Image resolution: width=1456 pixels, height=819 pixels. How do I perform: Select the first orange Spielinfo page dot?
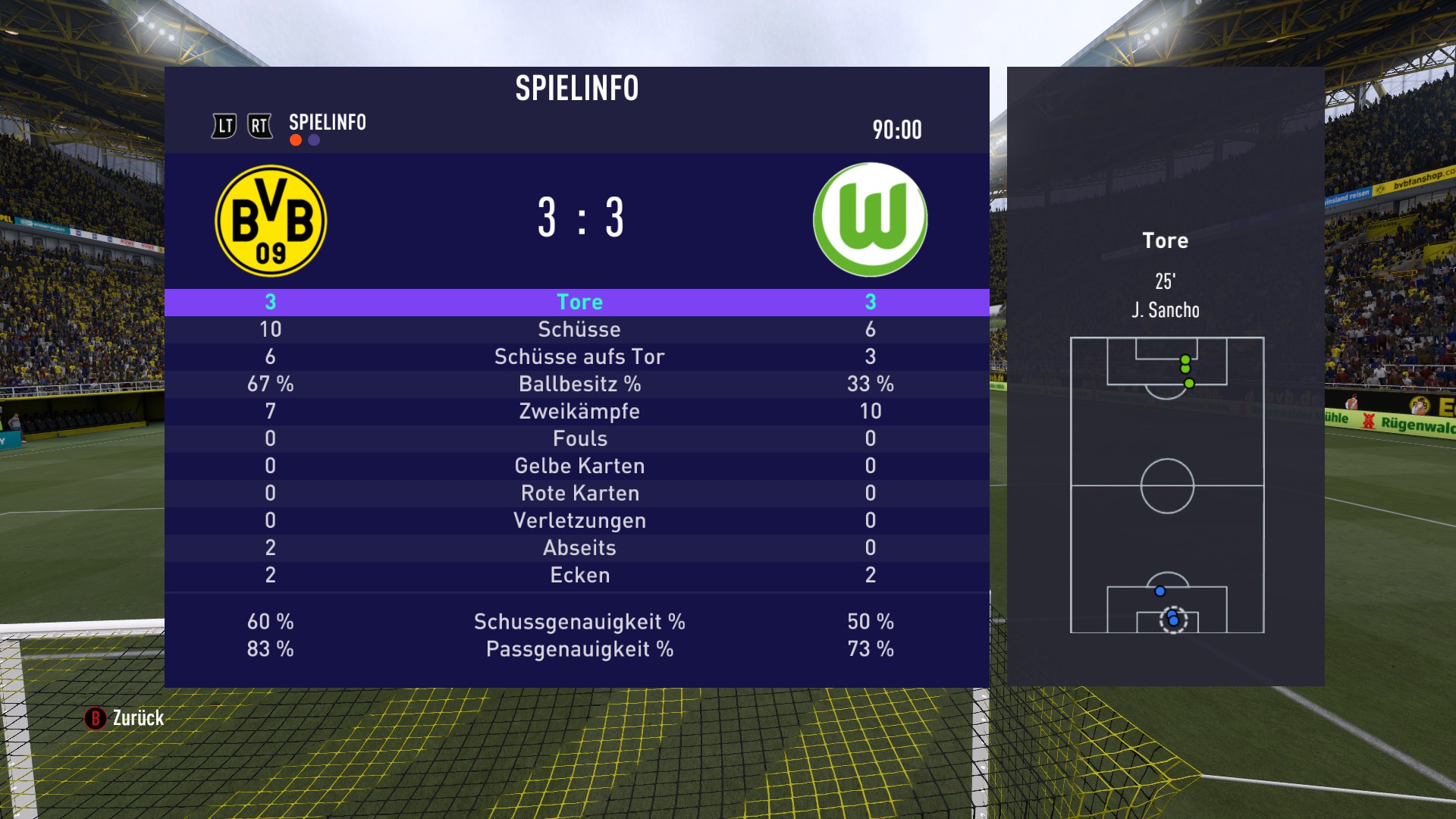[296, 140]
